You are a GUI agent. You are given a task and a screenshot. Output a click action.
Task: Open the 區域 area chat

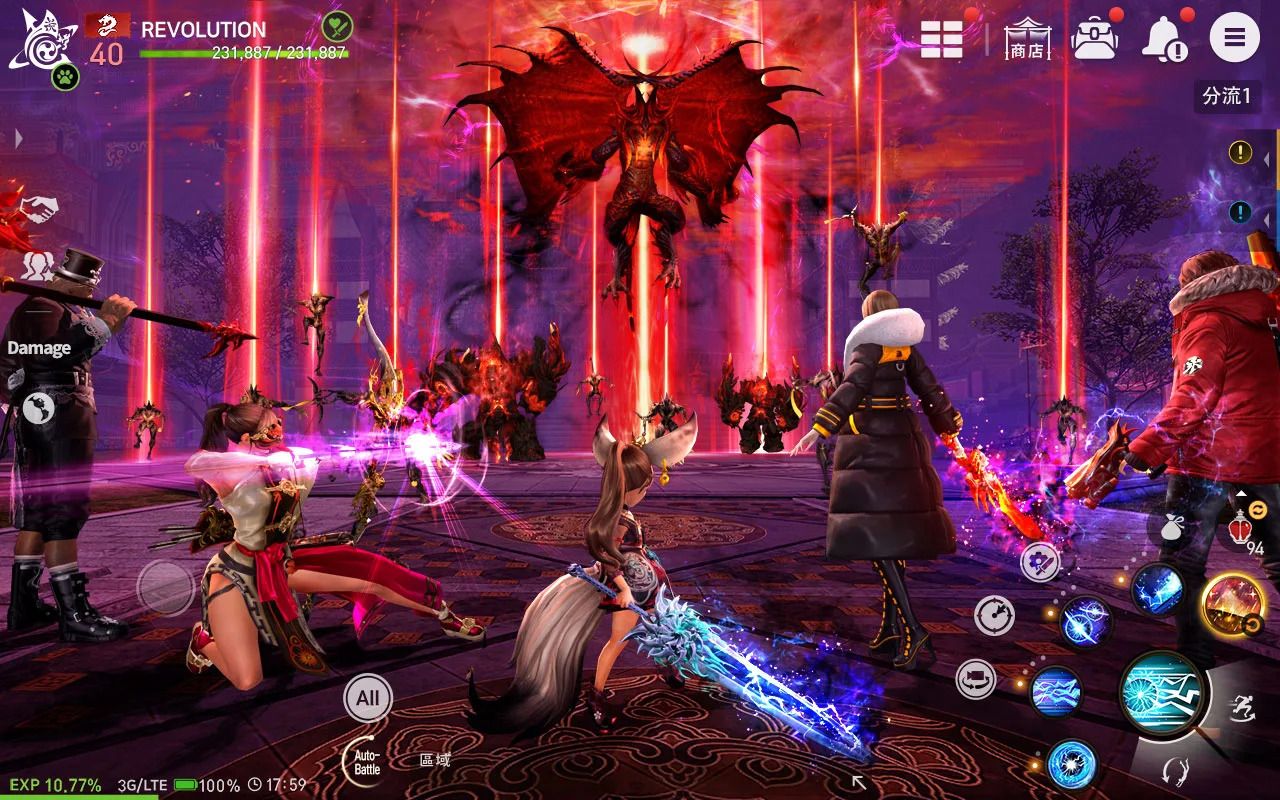(x=435, y=760)
